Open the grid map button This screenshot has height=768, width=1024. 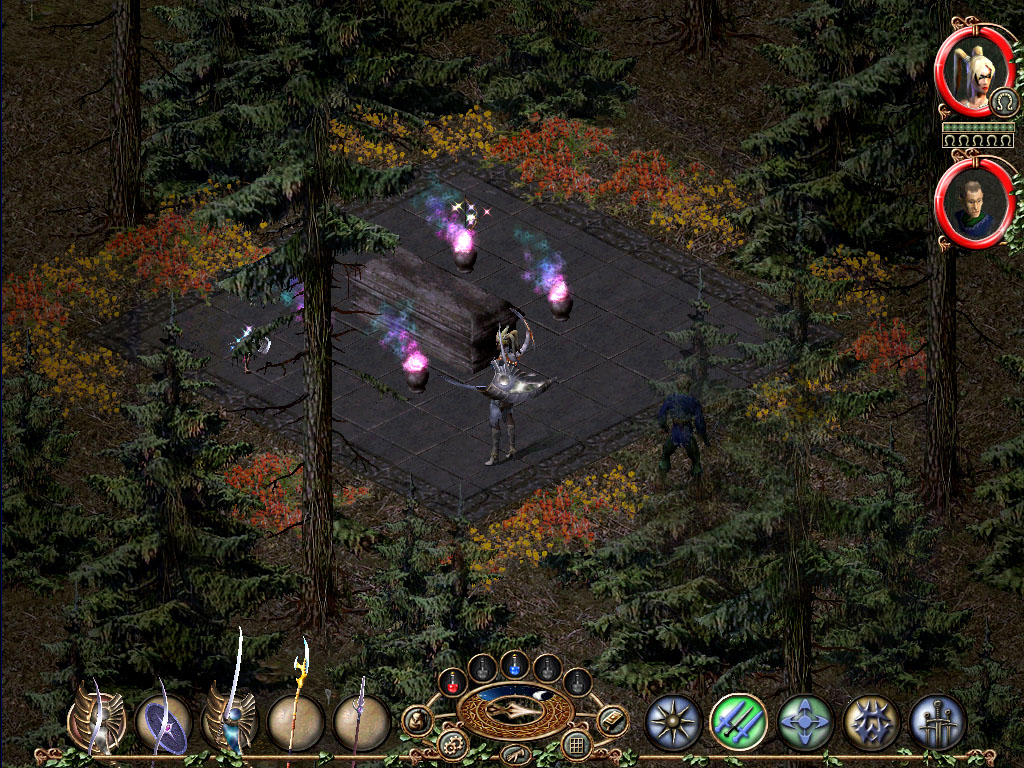(x=576, y=744)
